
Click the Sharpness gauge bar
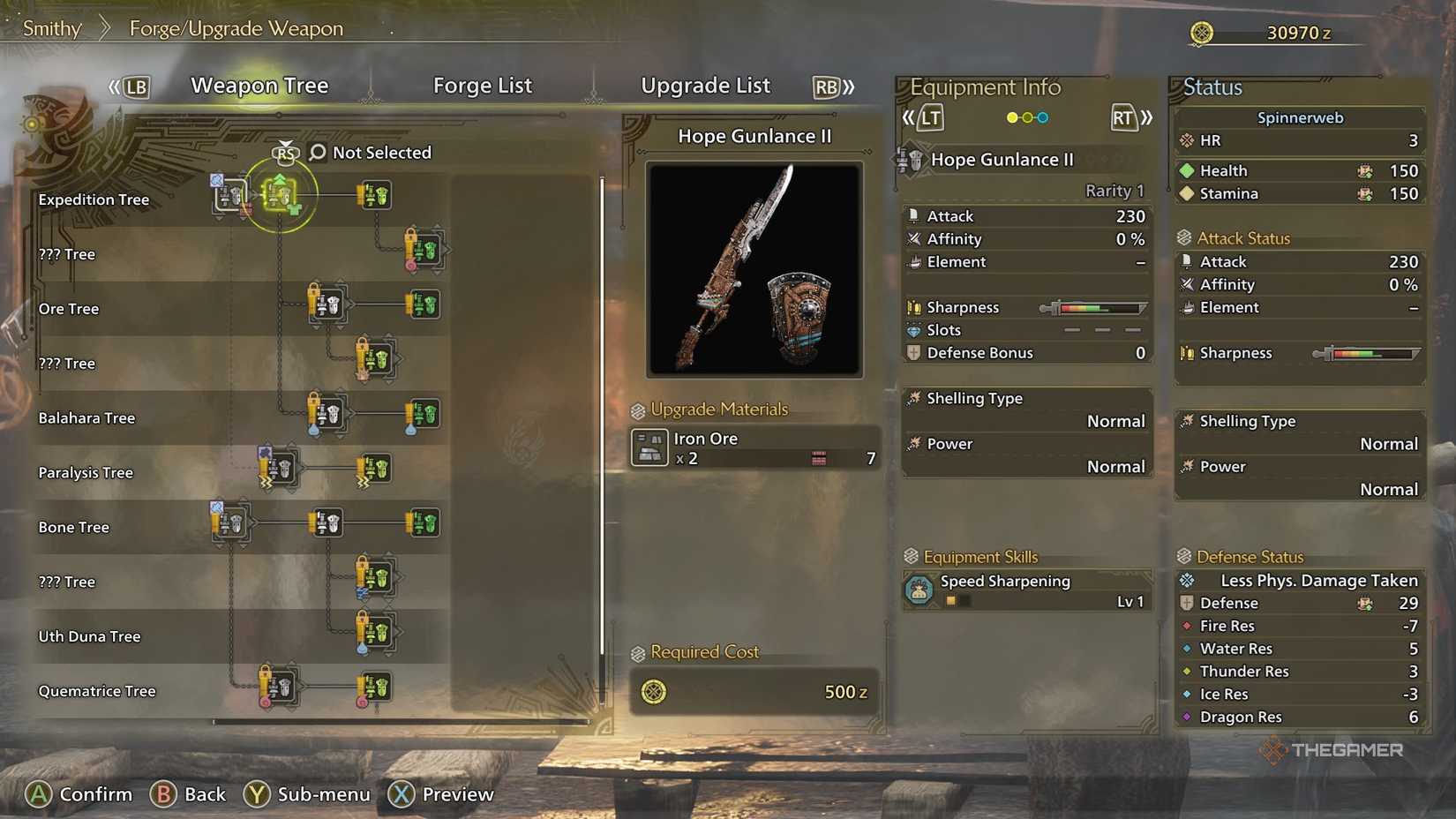[x=1094, y=307]
